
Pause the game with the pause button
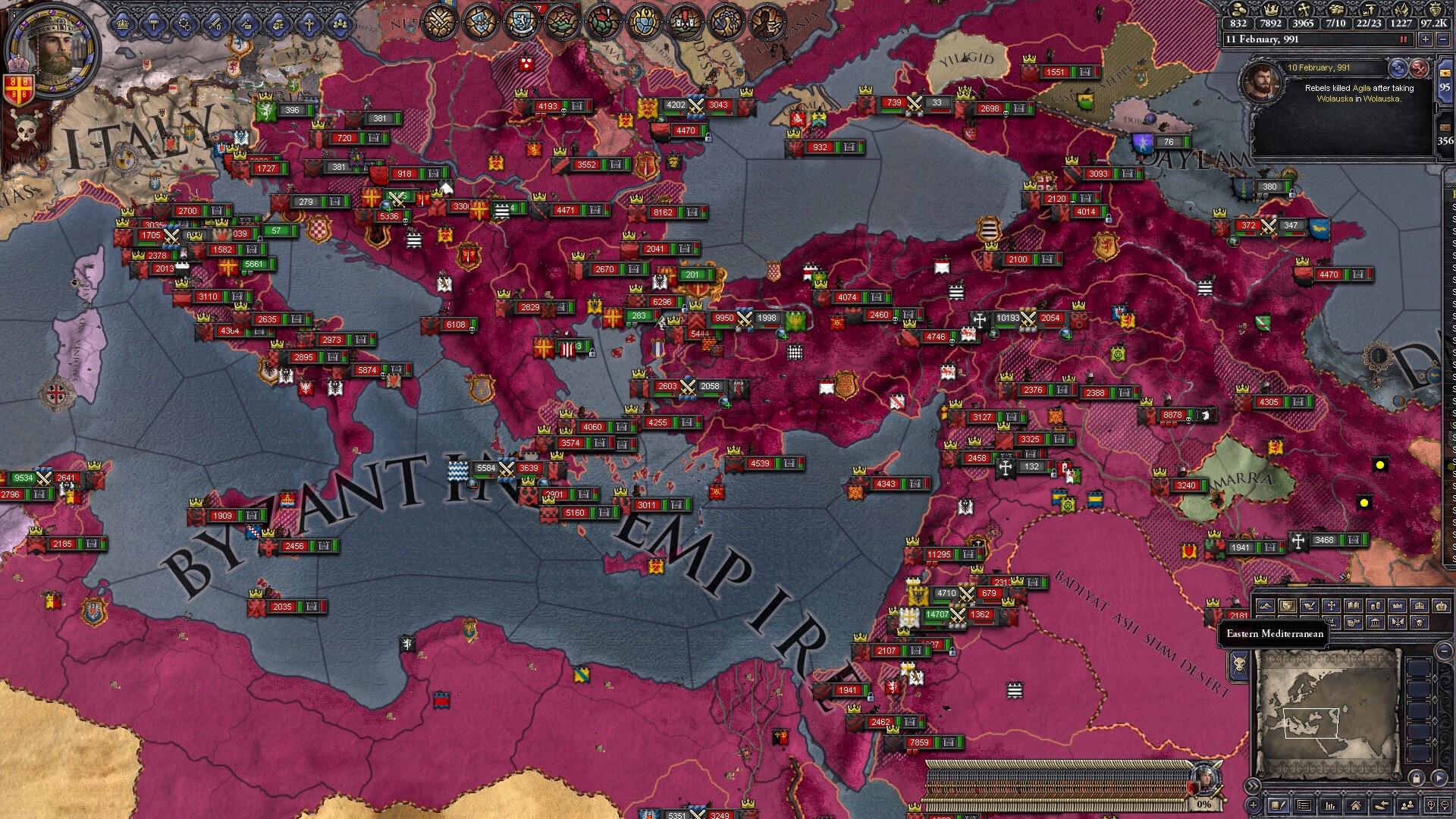(x=1403, y=39)
